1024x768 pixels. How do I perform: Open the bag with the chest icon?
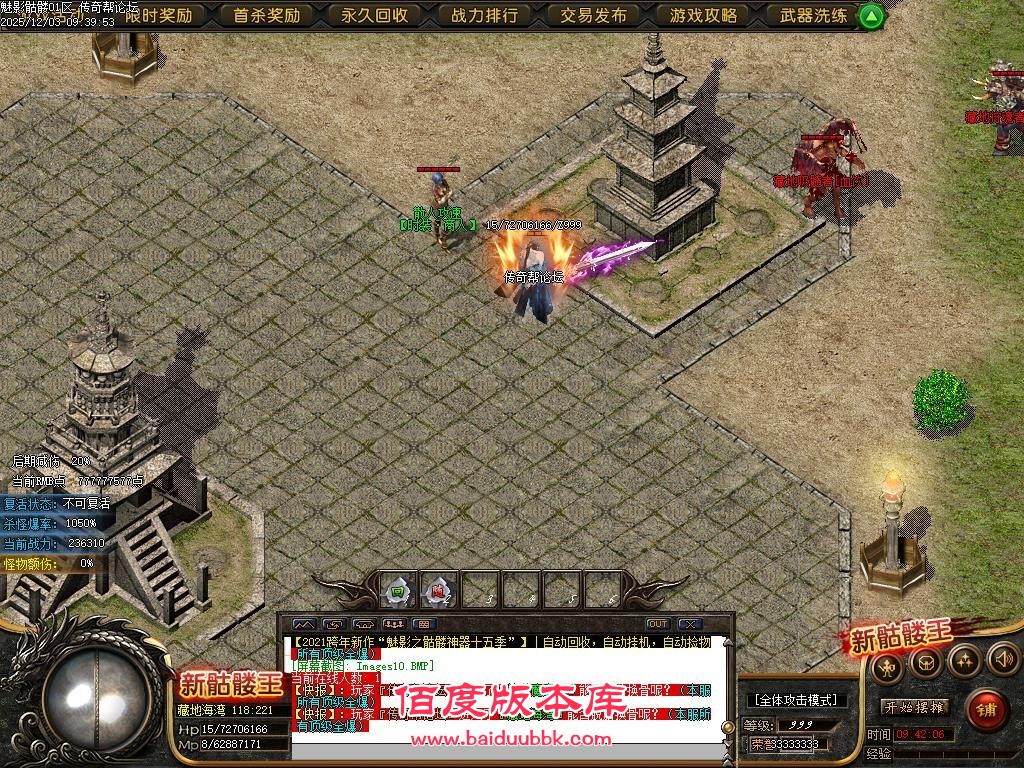926,661
